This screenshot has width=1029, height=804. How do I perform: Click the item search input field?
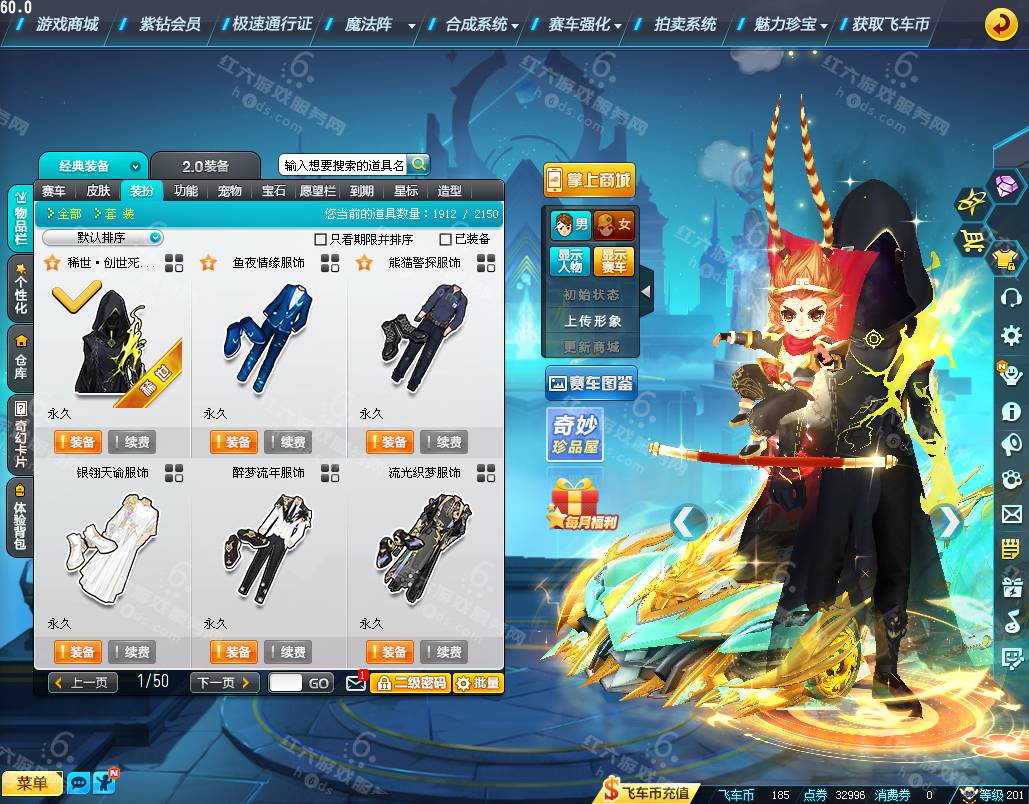coord(343,165)
